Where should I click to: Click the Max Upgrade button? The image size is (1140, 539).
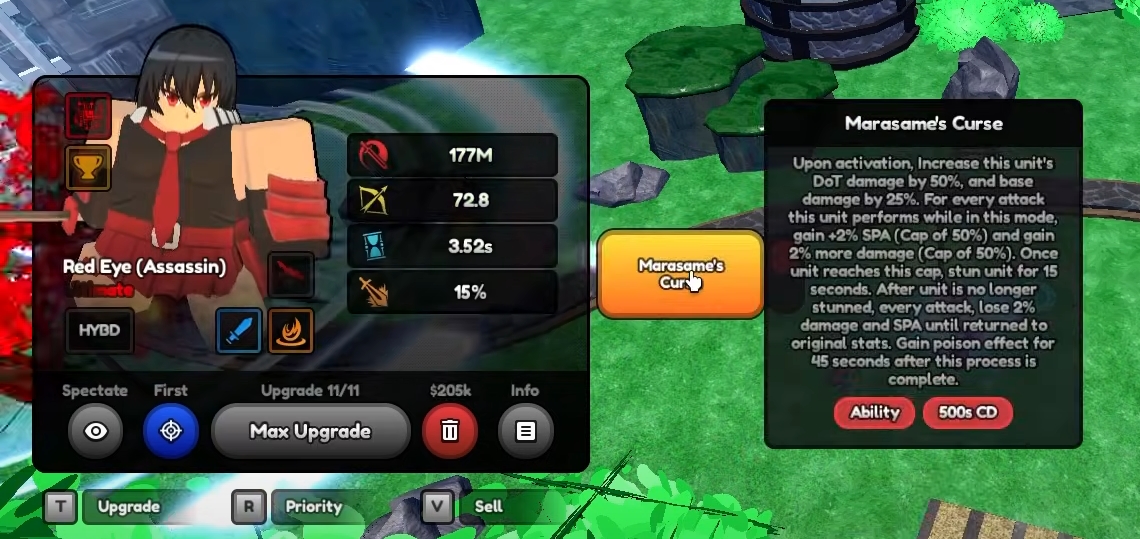pyautogui.click(x=311, y=431)
